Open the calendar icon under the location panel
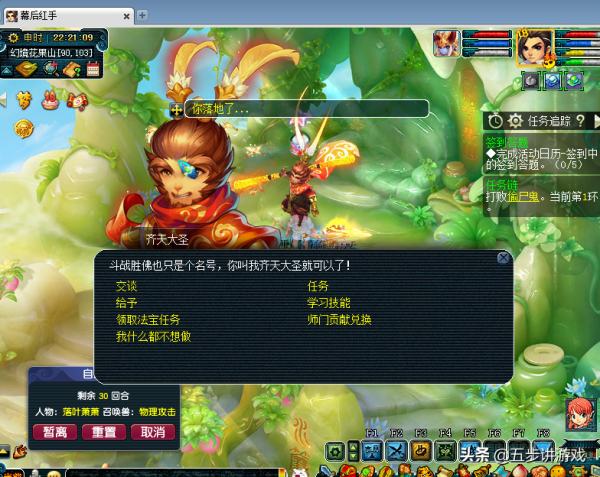The image size is (600, 477). click(x=92, y=70)
